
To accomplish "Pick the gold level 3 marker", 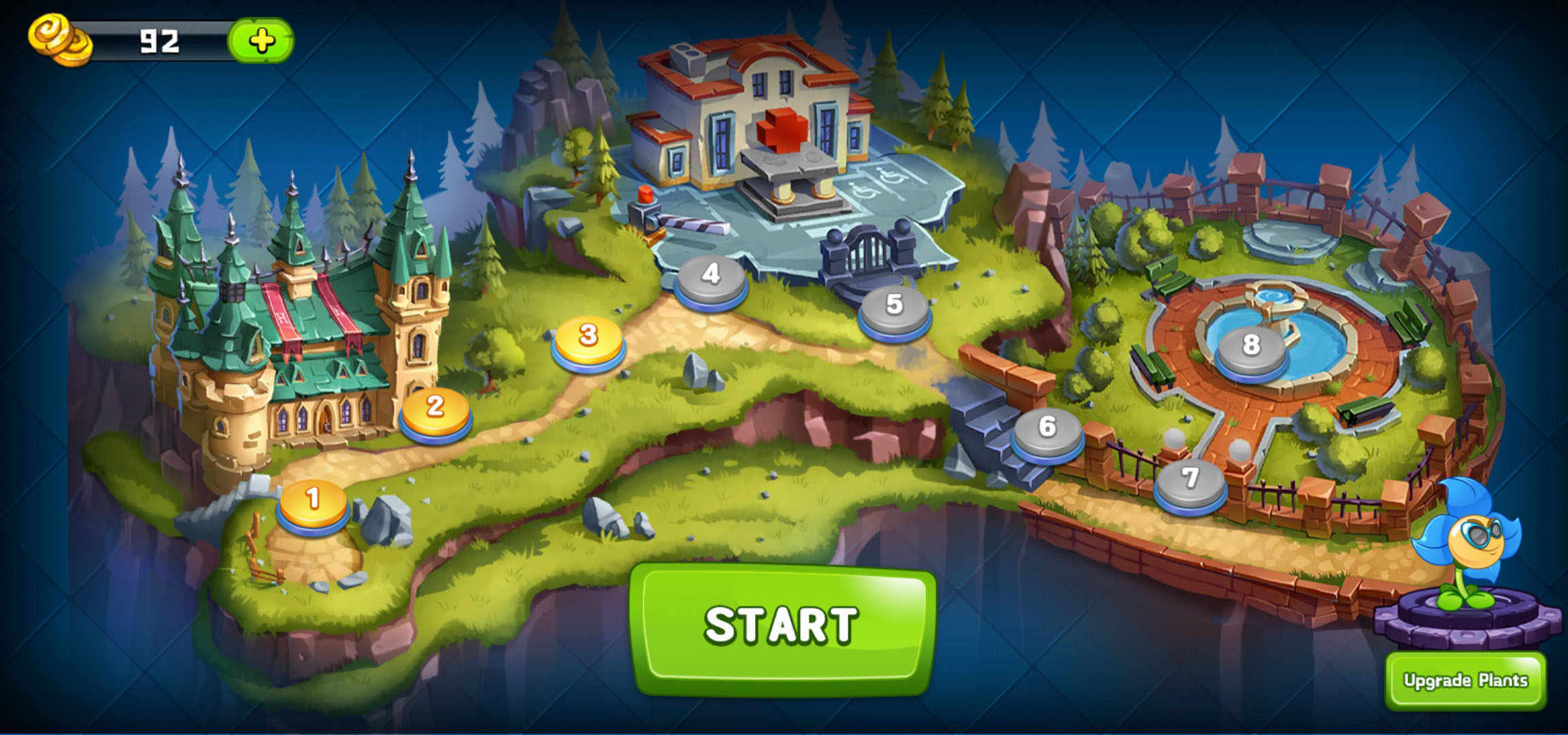I will 588,340.
